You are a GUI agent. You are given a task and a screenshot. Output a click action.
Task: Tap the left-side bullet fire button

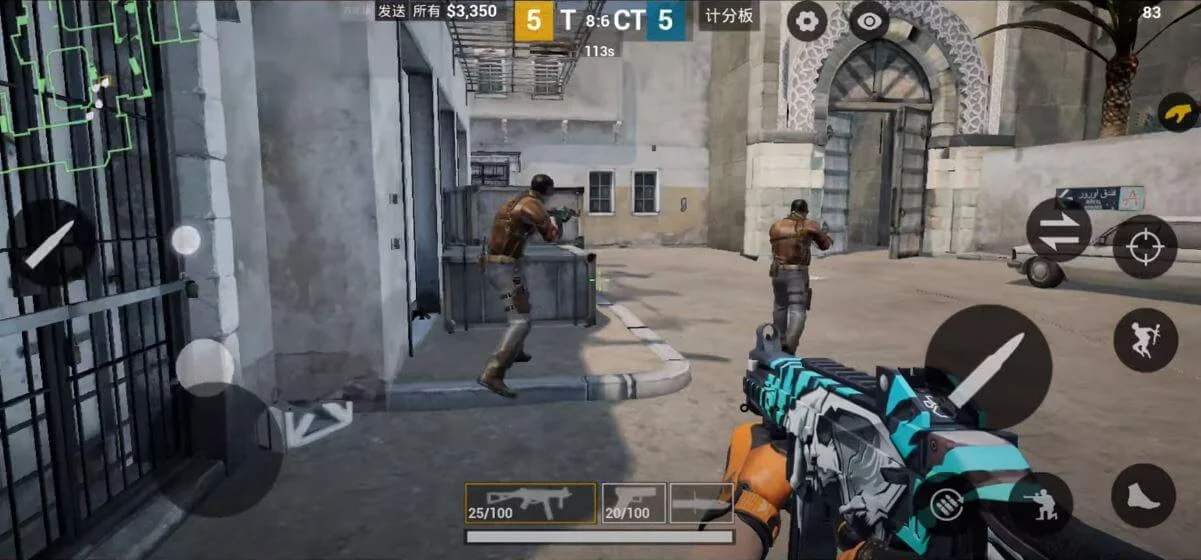coord(51,243)
